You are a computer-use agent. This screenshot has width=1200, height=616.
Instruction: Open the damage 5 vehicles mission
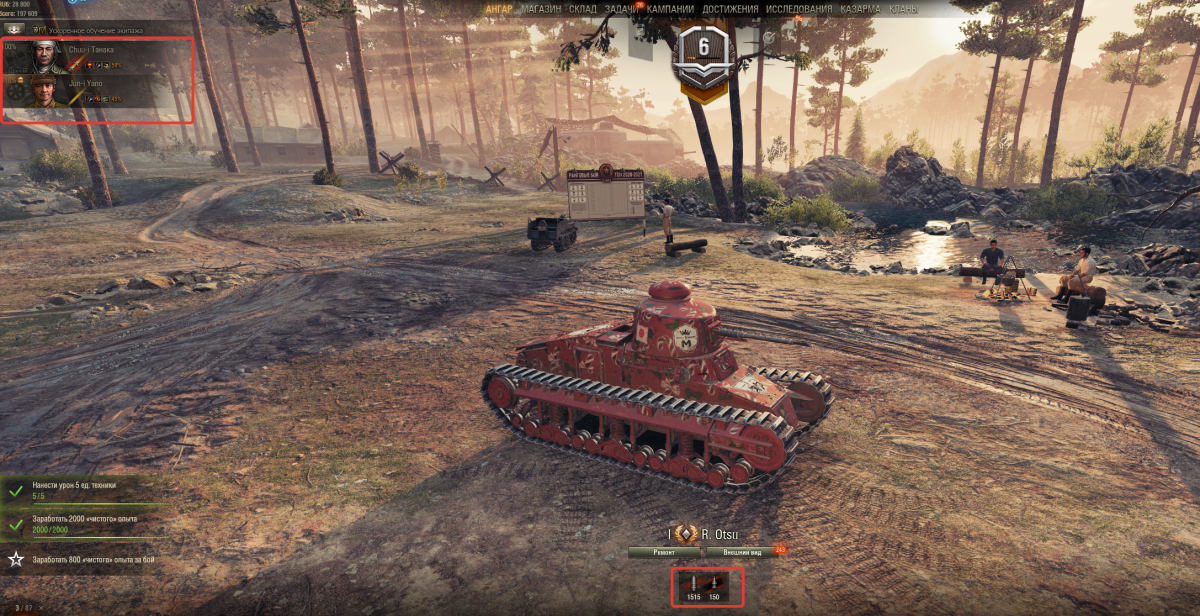point(75,490)
